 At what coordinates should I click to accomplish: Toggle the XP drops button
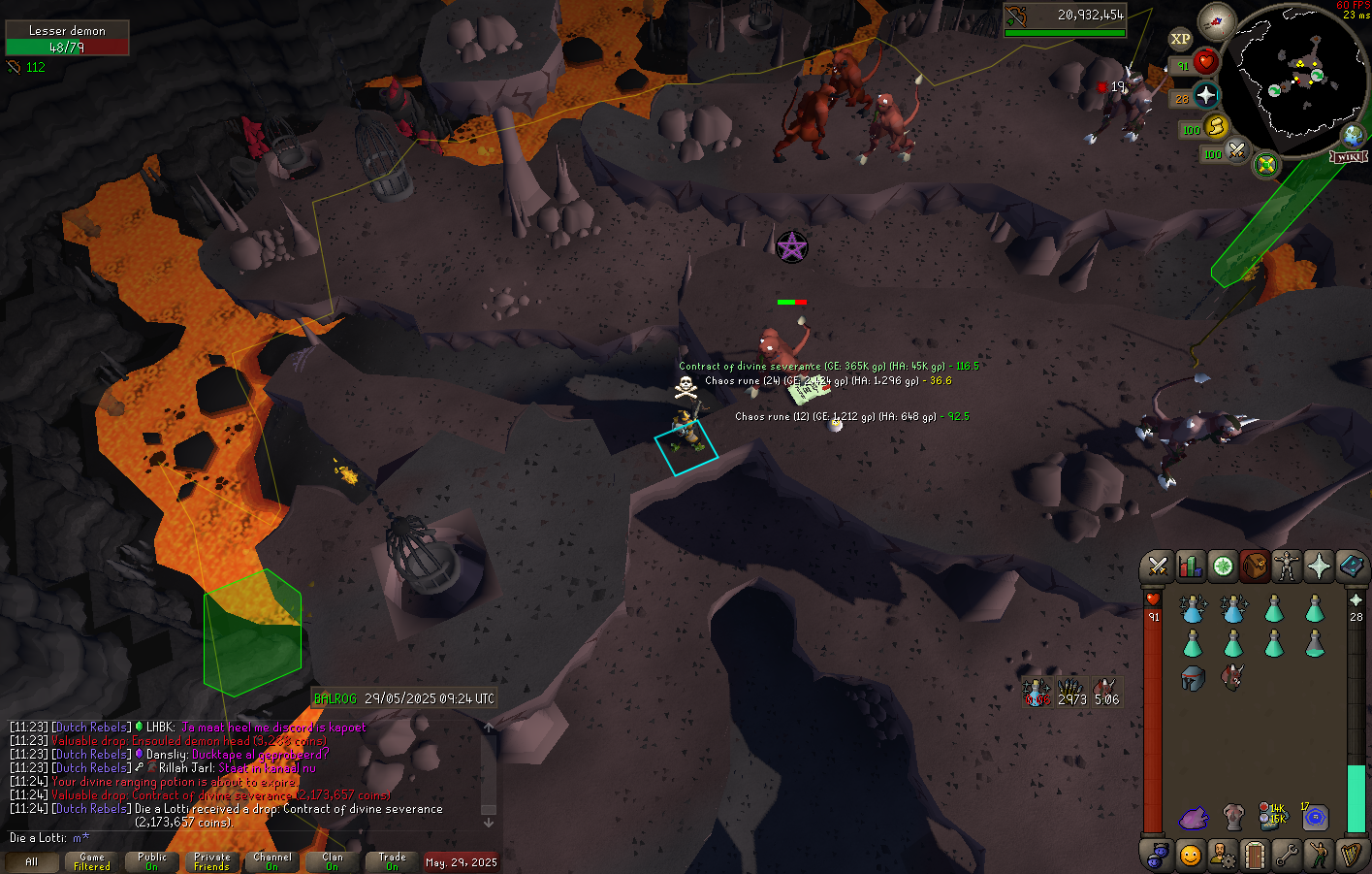coord(1180,40)
